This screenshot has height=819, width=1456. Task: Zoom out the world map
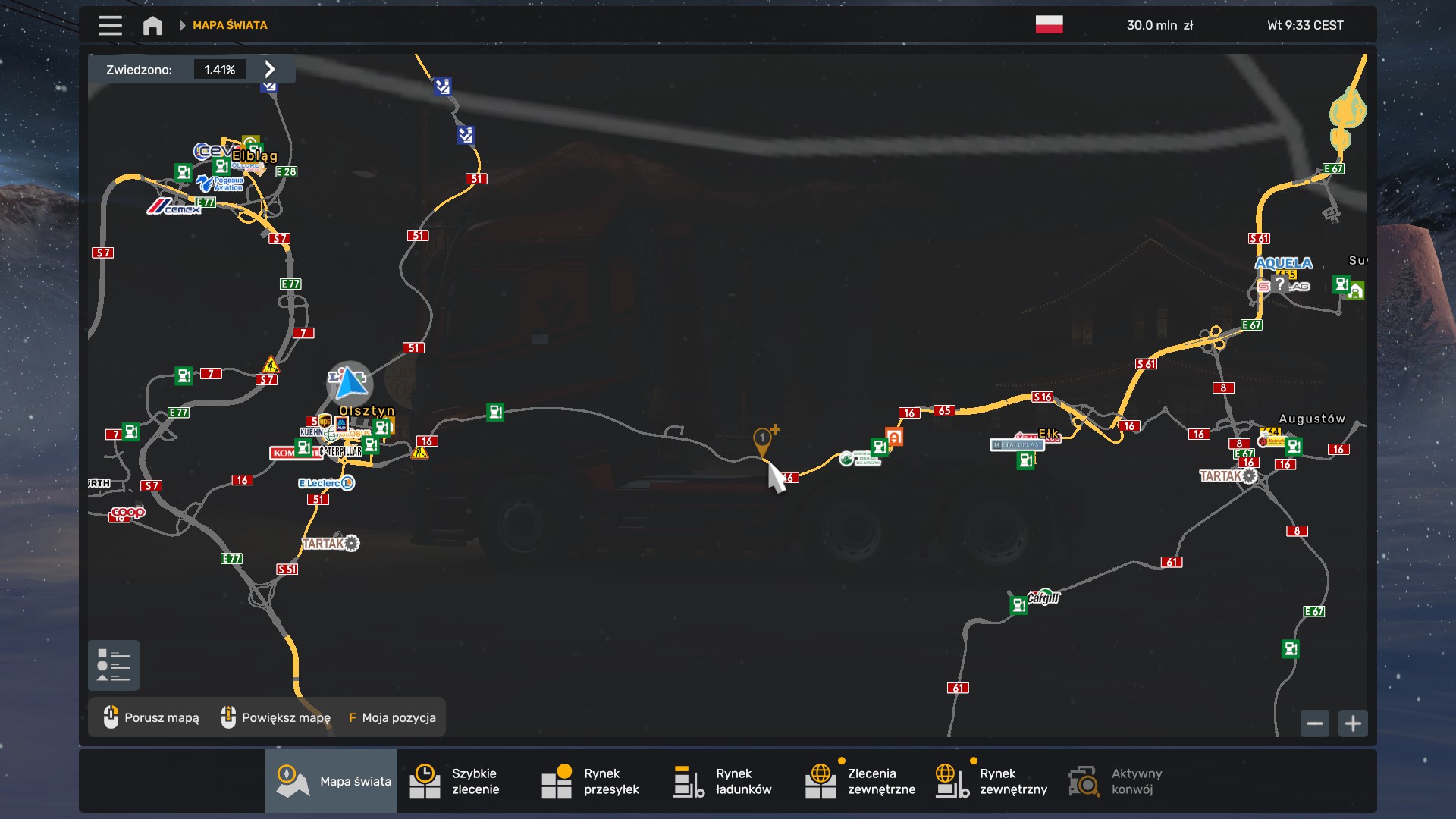1315,723
